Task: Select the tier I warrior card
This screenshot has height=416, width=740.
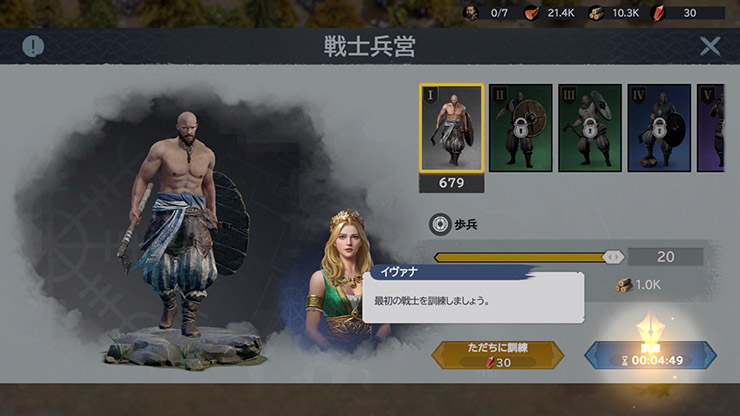Action: pos(451,128)
